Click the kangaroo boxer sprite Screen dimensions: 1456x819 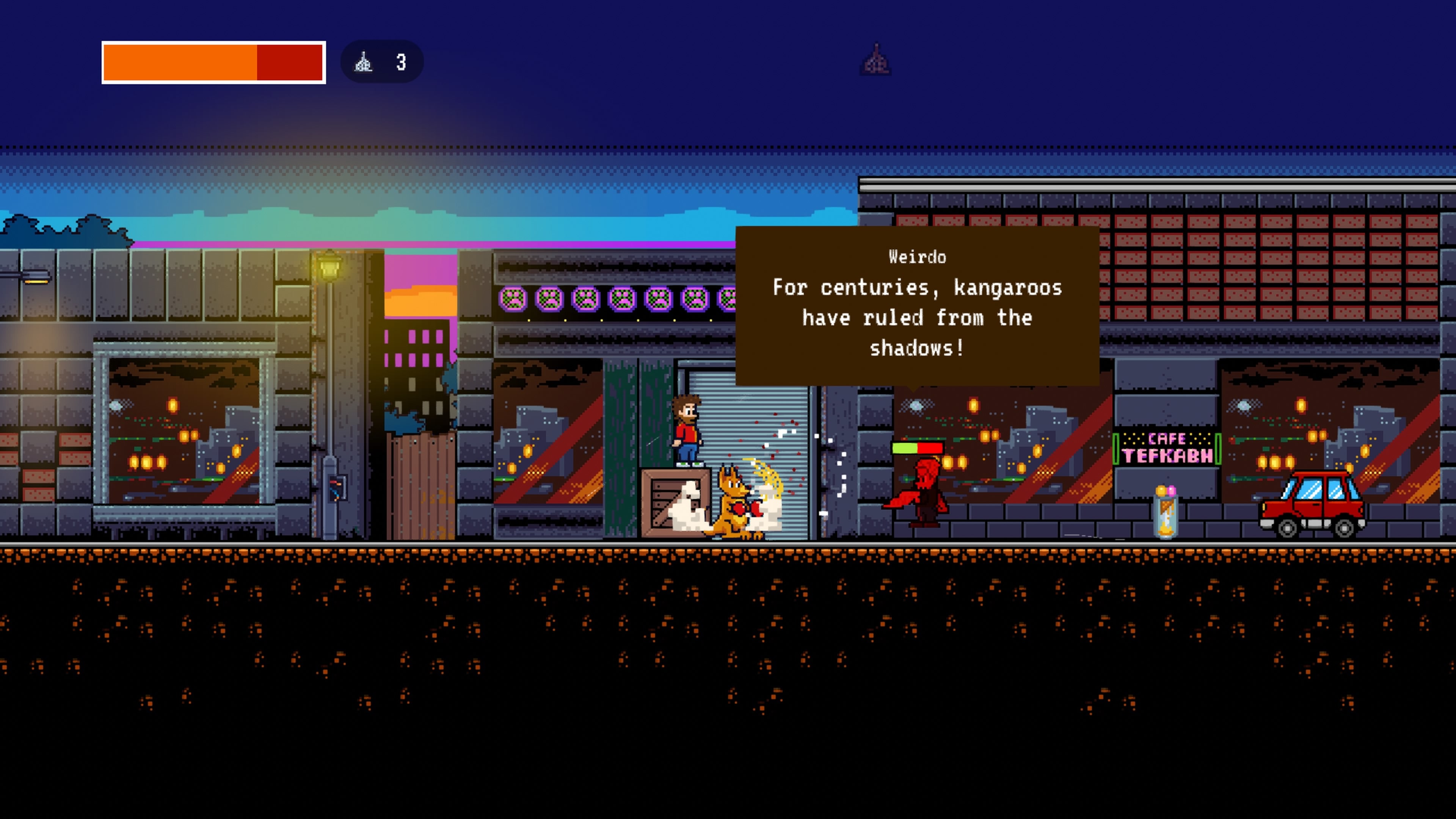pos(735,500)
